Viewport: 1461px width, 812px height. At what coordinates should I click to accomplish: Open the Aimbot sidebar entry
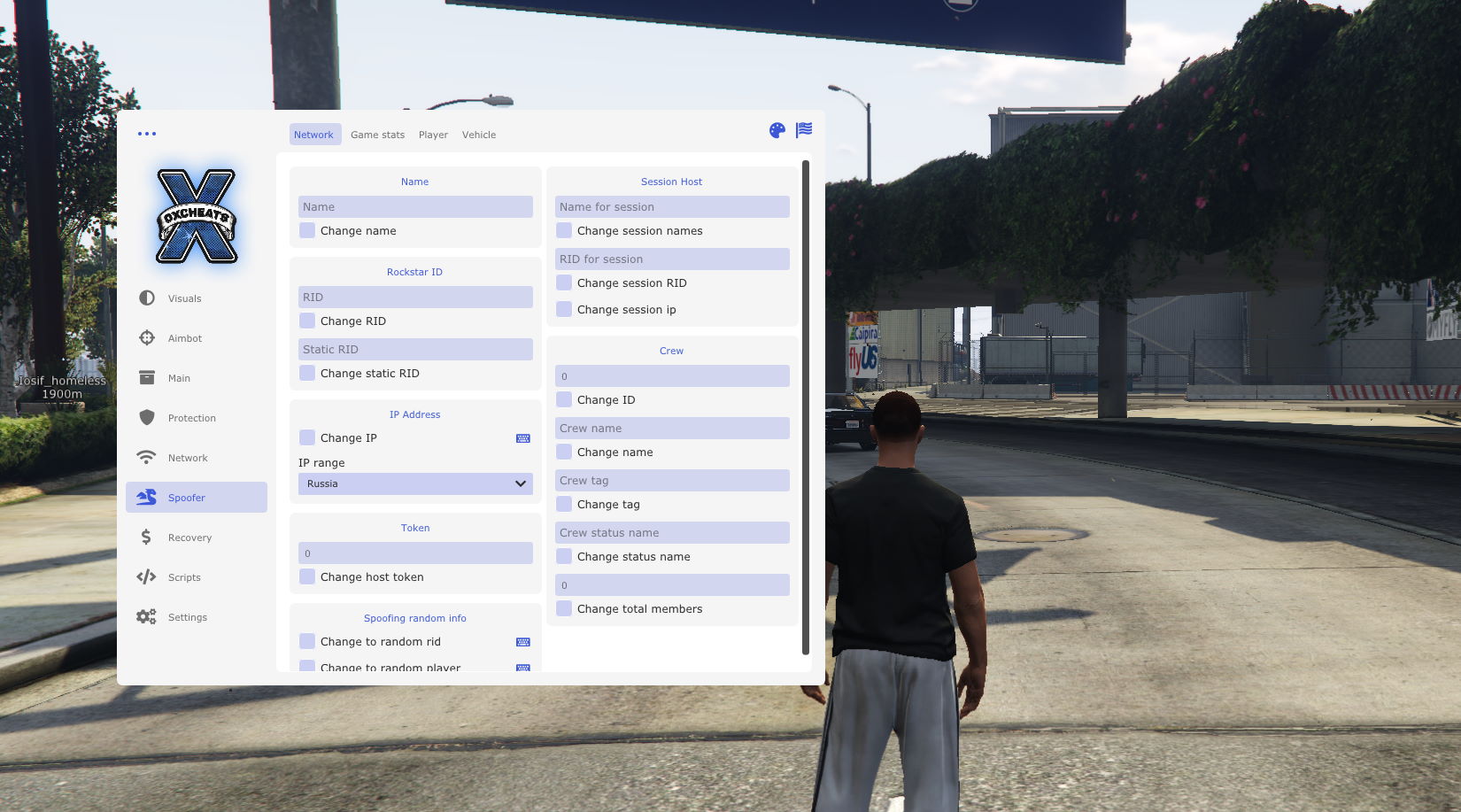click(184, 338)
